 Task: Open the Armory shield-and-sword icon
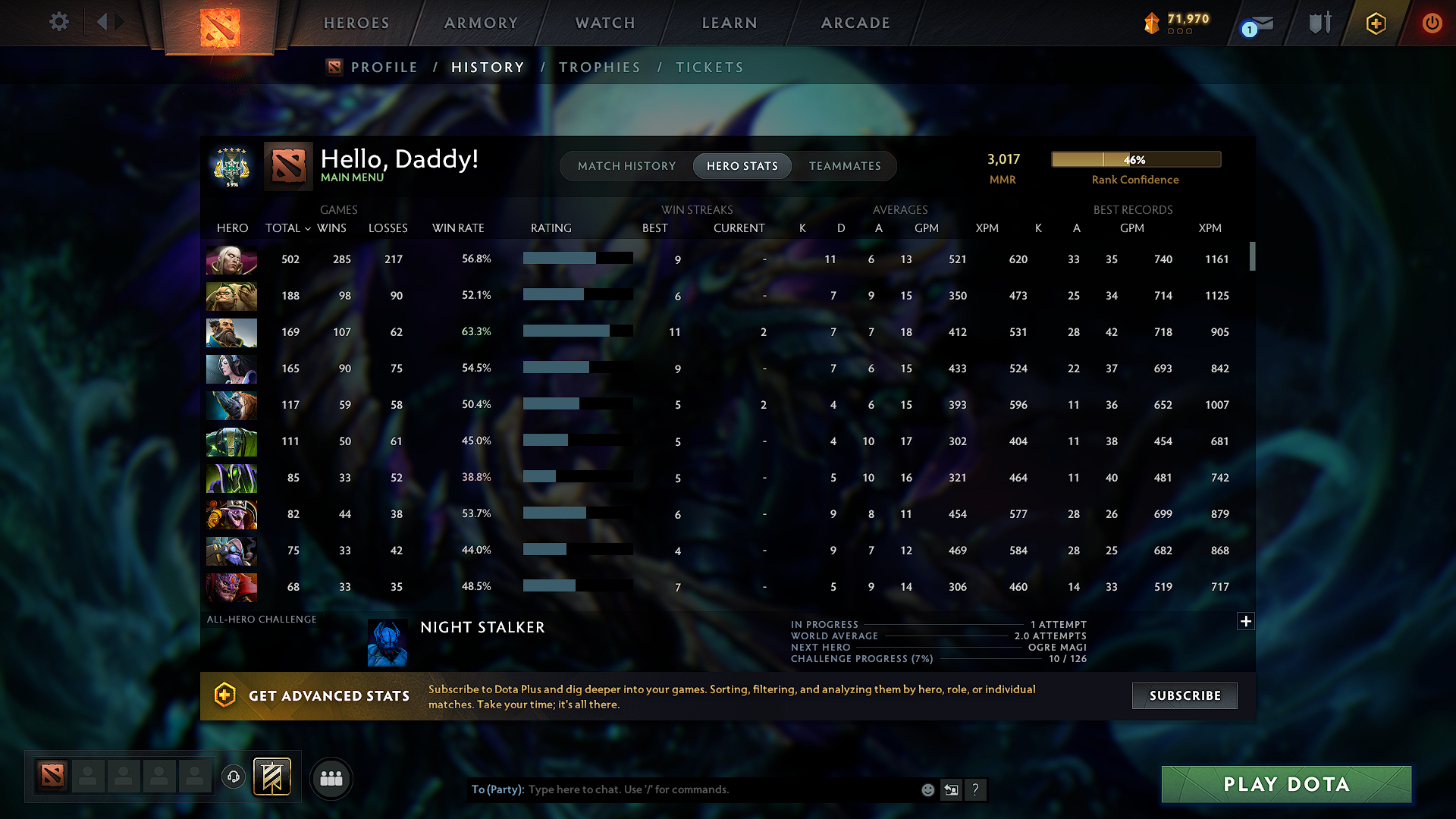click(1319, 23)
